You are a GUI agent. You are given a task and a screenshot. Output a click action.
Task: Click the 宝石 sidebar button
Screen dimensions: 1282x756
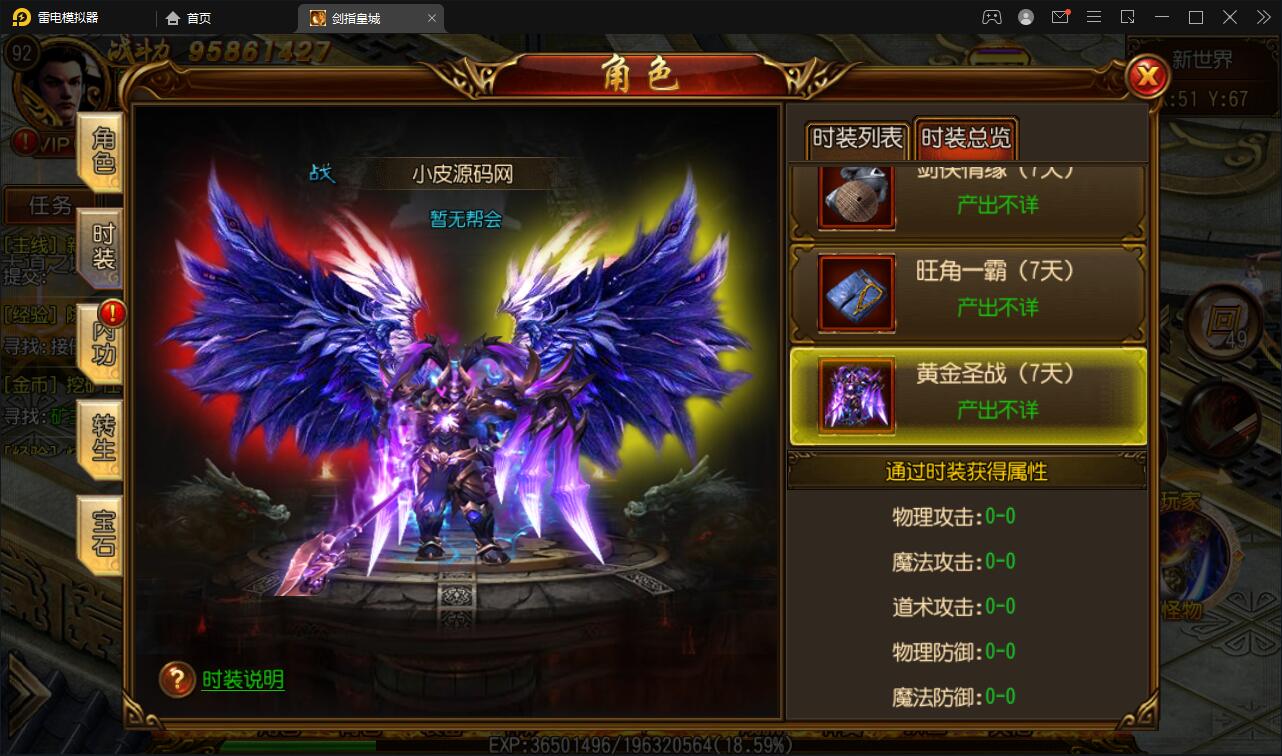tap(101, 535)
